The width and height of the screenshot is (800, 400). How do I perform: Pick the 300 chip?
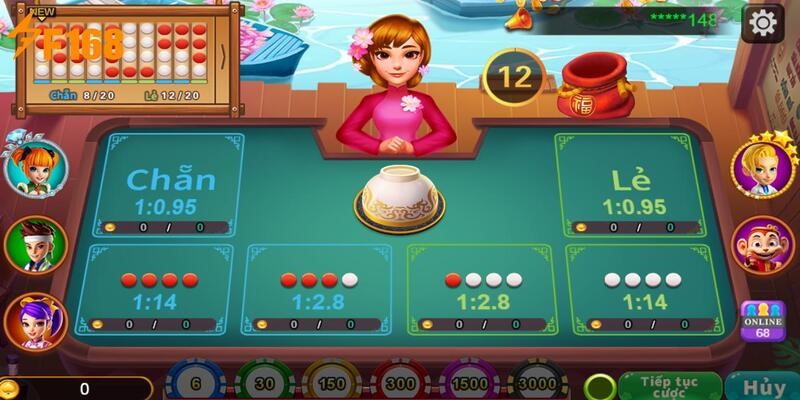pyautogui.click(x=403, y=383)
